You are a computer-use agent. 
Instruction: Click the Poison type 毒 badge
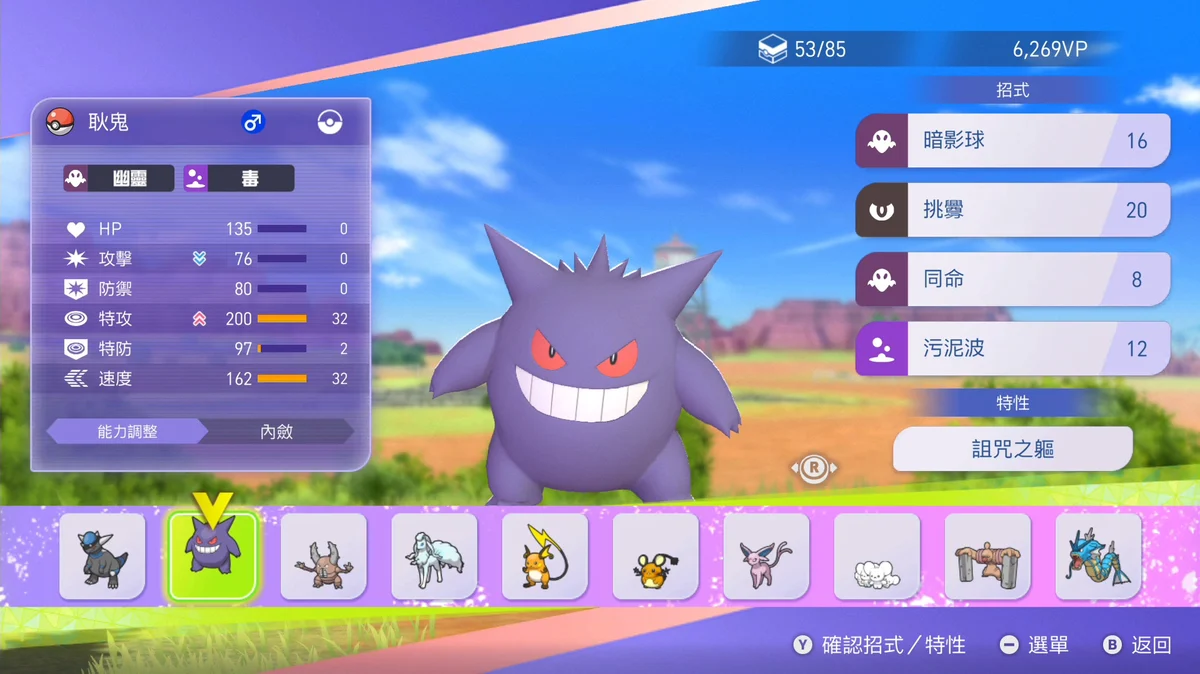(239, 179)
